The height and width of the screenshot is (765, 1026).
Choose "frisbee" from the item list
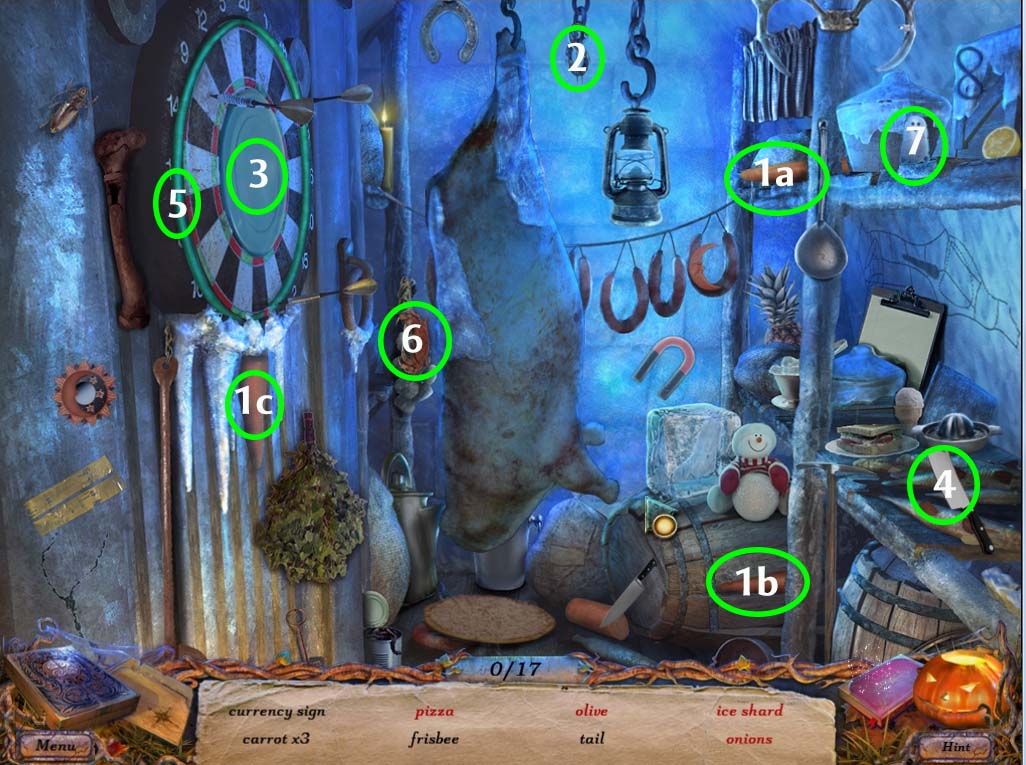pos(434,739)
